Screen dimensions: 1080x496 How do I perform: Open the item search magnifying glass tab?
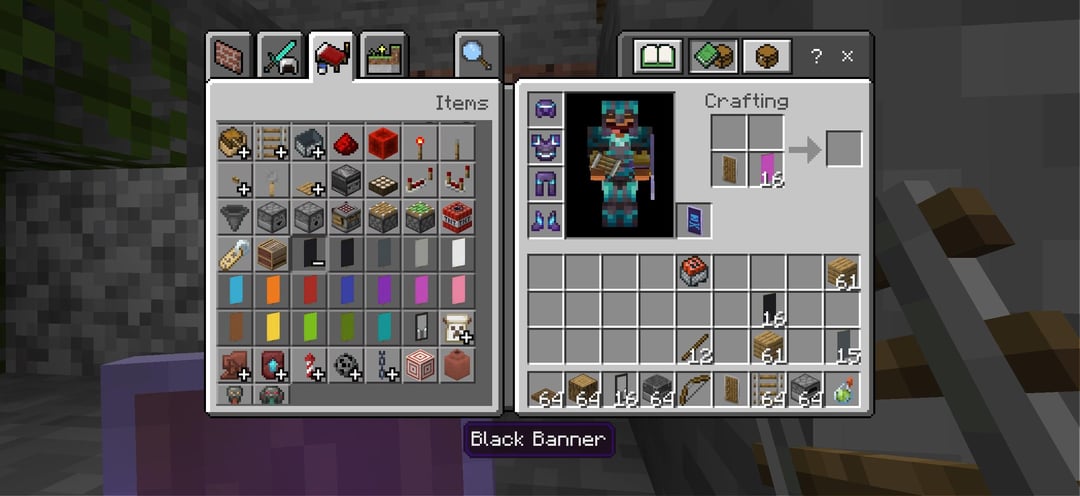pyautogui.click(x=477, y=56)
